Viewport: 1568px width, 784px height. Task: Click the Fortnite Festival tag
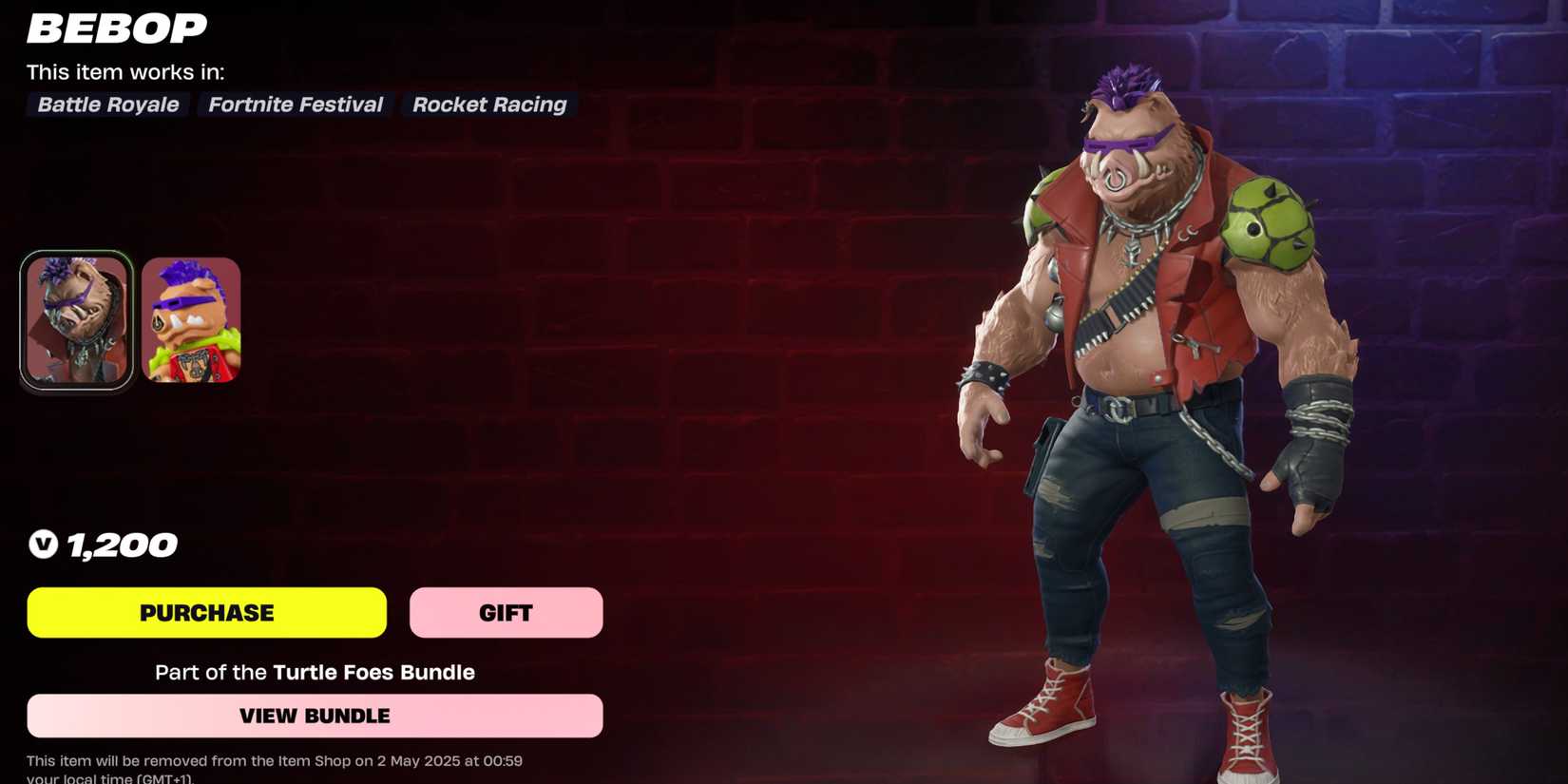coord(295,105)
